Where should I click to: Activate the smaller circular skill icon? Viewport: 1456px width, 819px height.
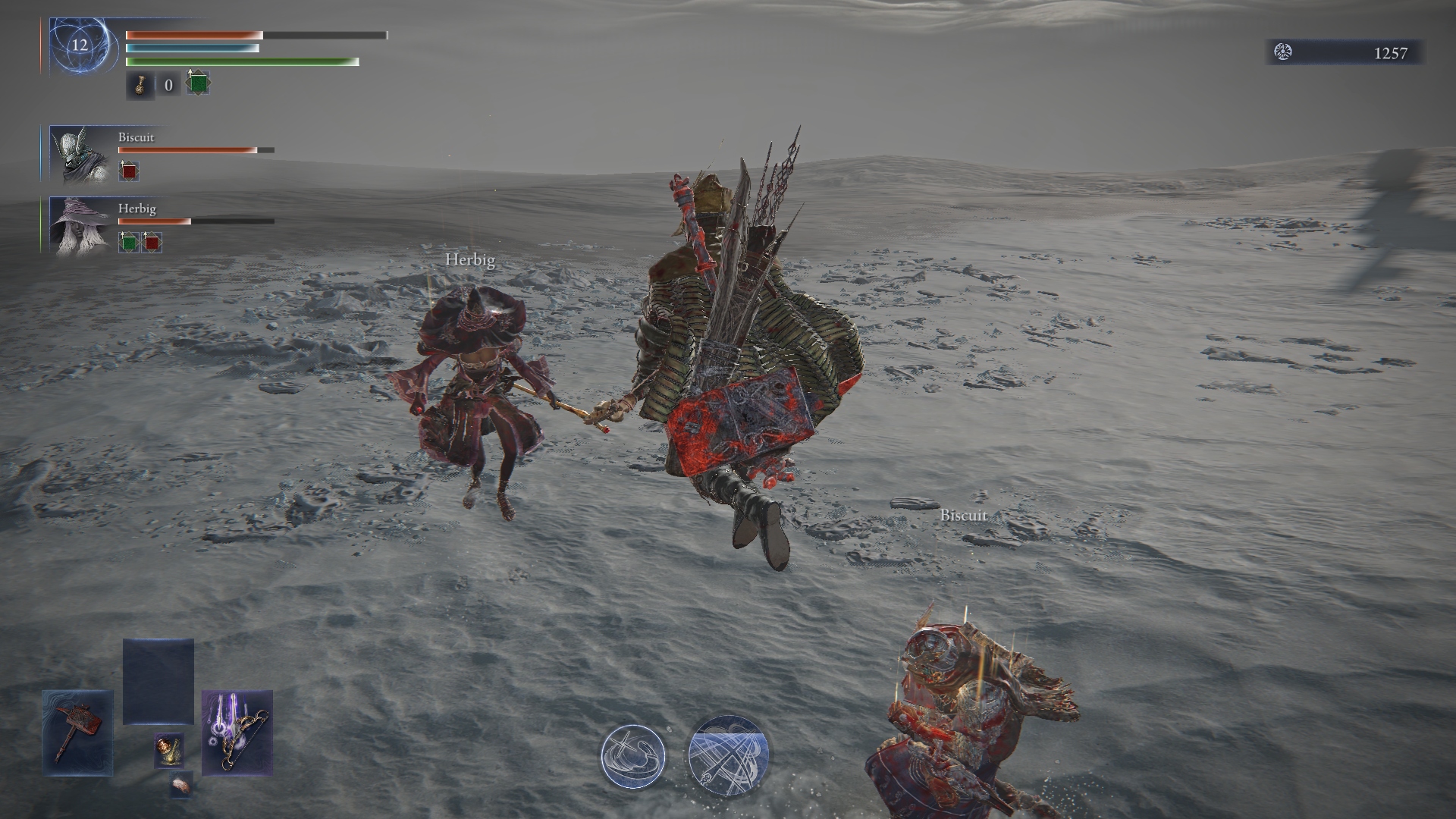click(633, 756)
